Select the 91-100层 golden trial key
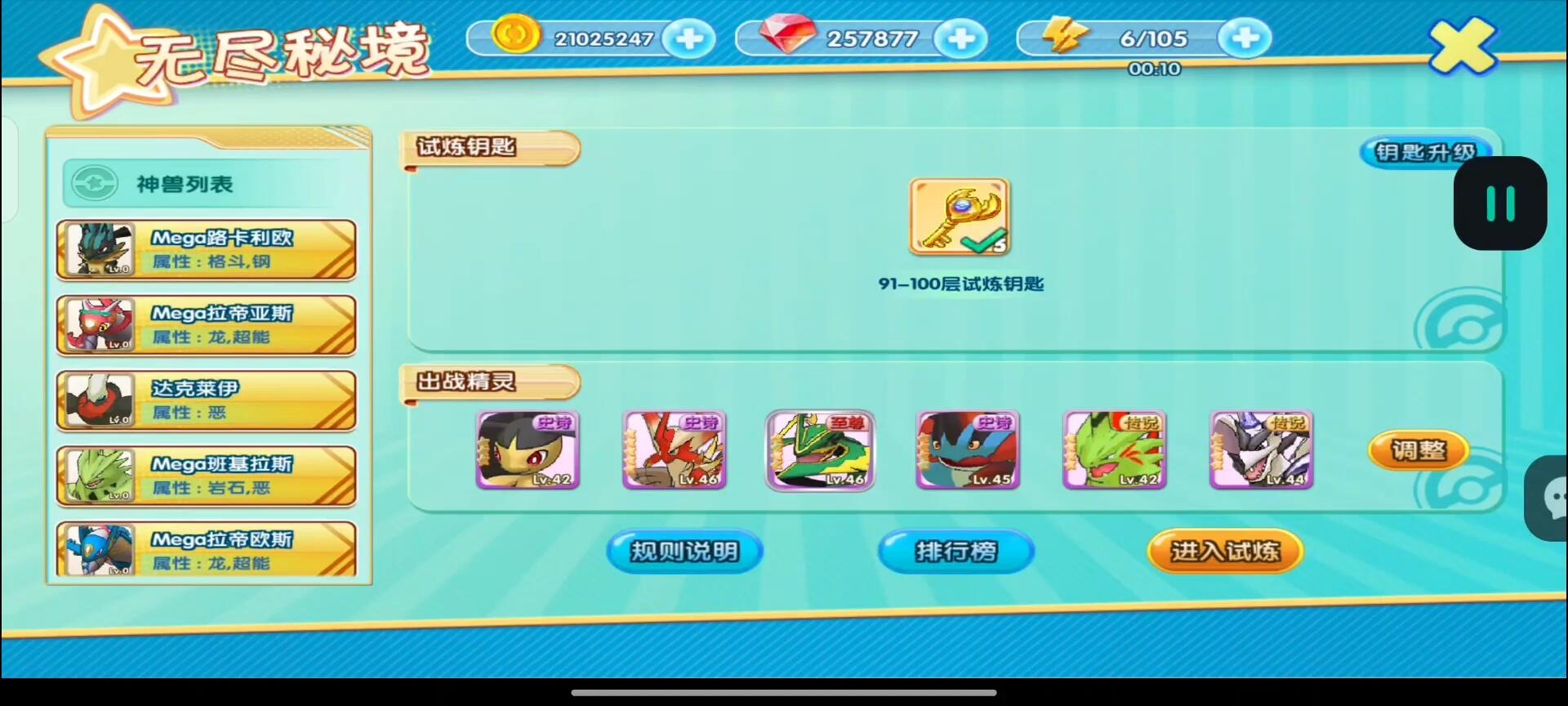1568x706 pixels. (960, 217)
